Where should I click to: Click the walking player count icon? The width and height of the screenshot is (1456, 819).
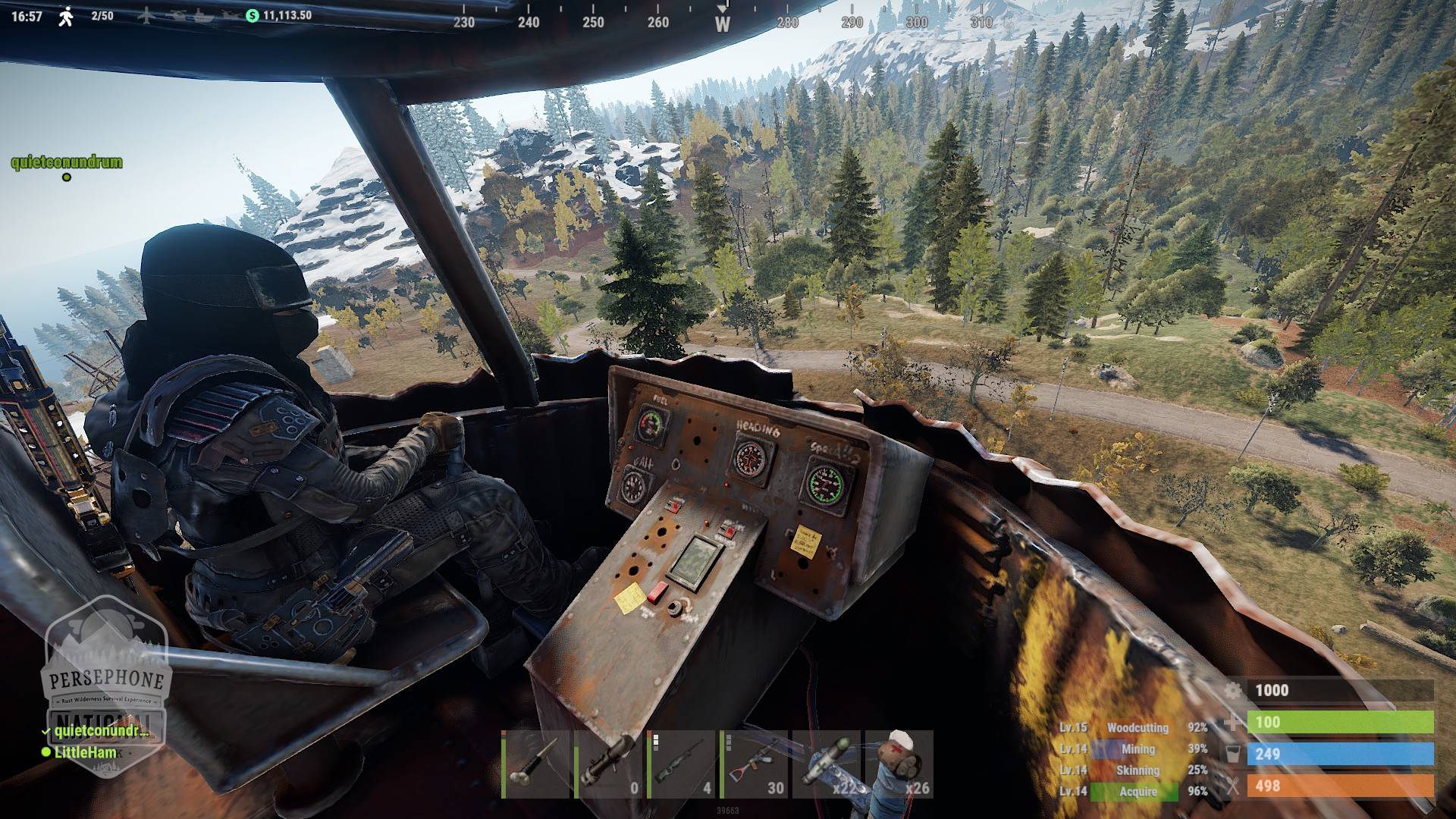coord(66,16)
